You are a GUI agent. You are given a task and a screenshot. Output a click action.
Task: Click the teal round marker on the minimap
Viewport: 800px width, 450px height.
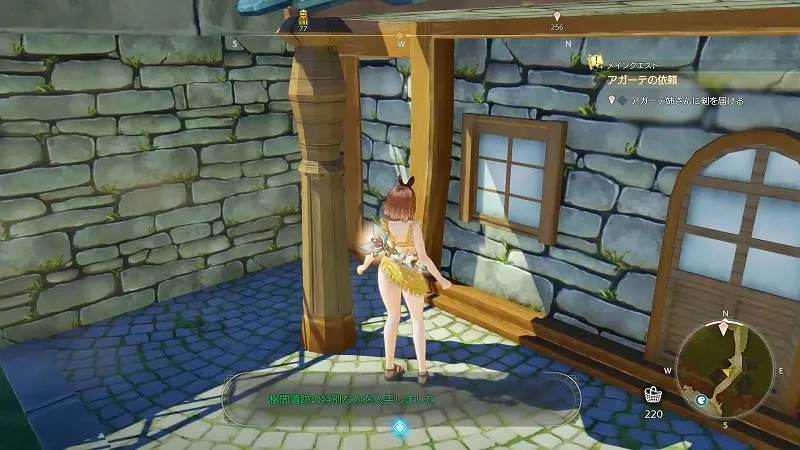click(x=701, y=400)
